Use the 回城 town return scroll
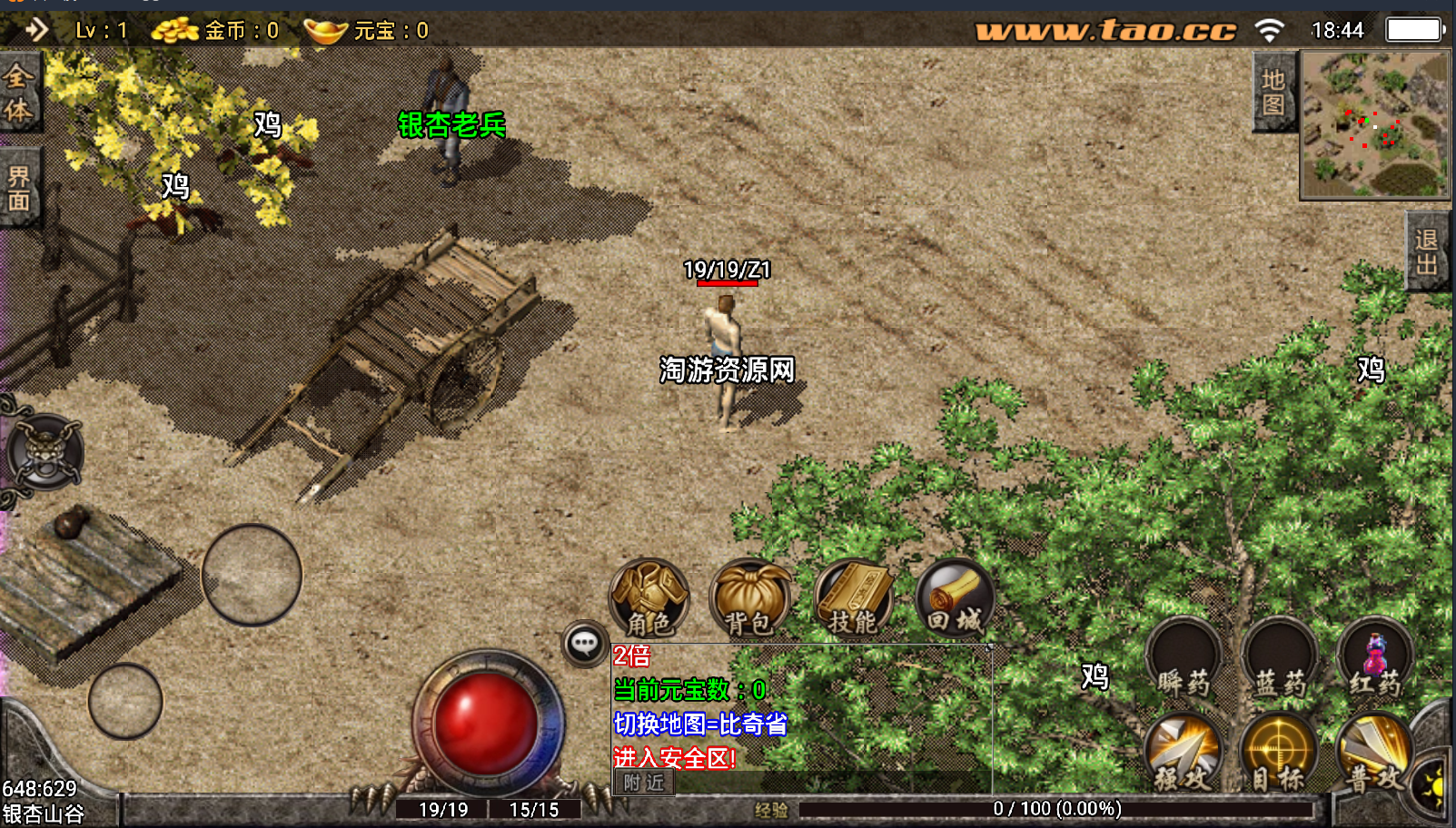 point(955,598)
